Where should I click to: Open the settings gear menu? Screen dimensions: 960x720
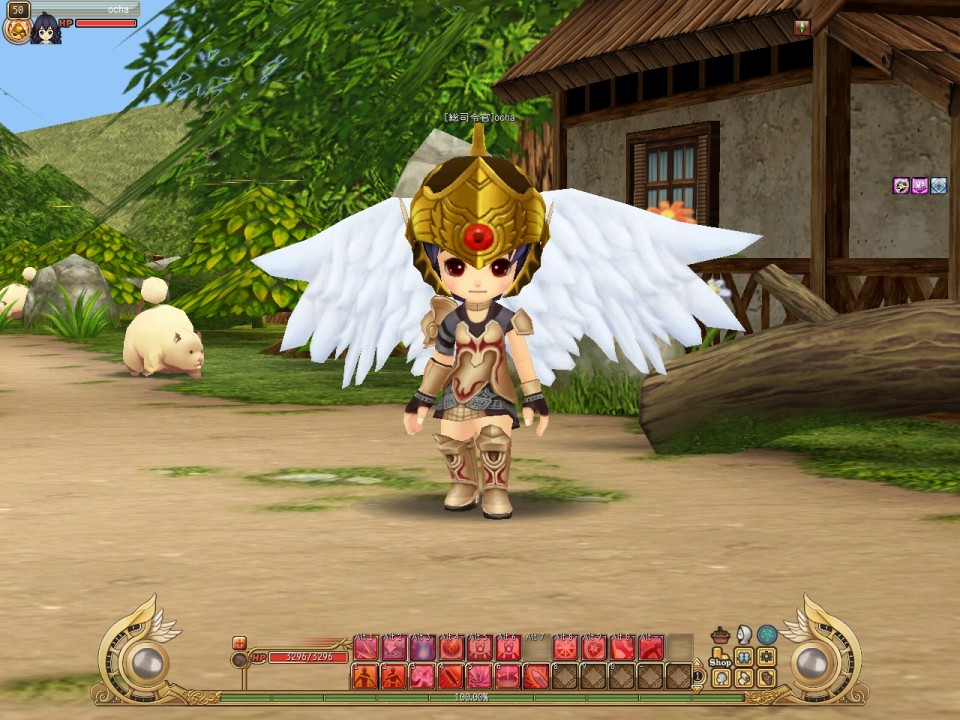[767, 657]
